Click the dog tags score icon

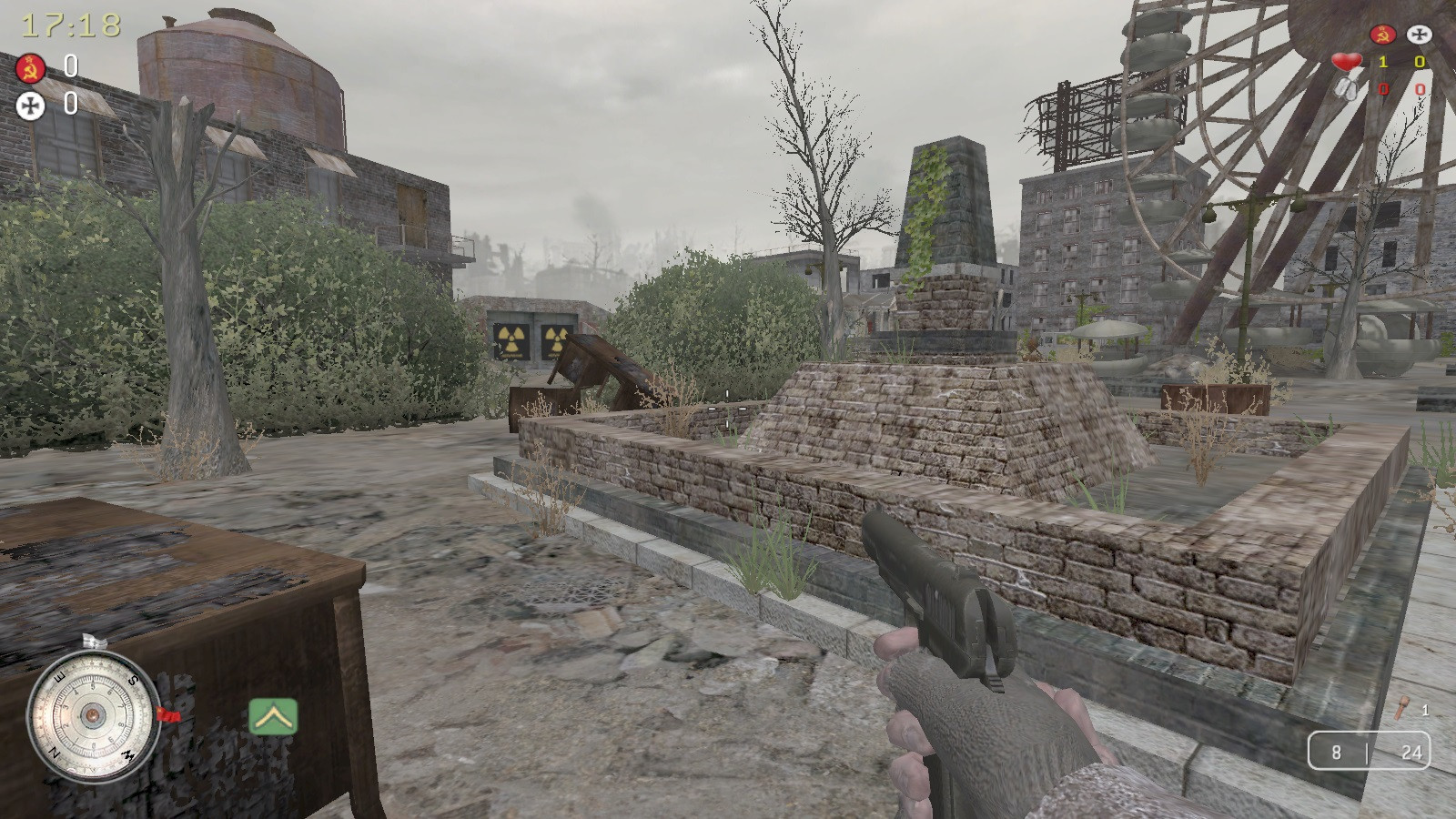(1345, 89)
